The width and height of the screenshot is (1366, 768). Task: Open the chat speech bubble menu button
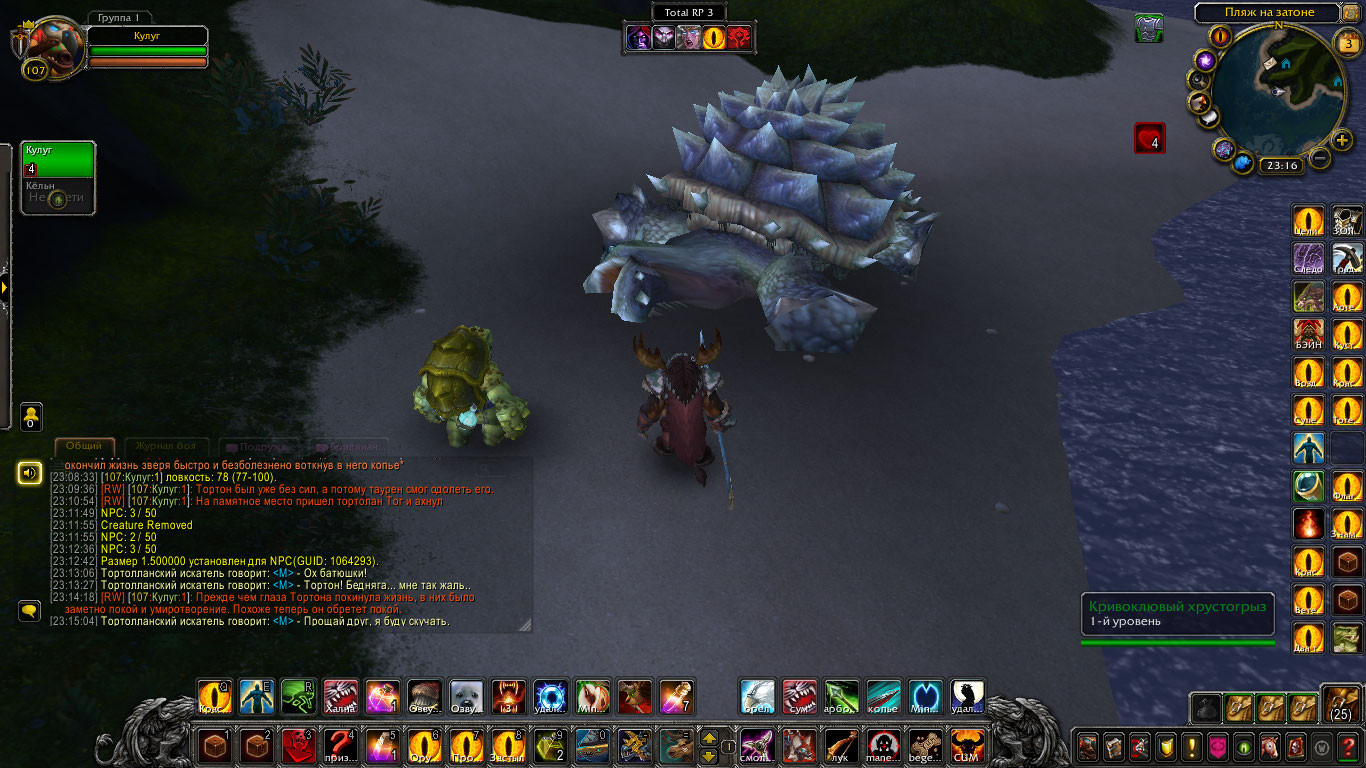pos(29,608)
